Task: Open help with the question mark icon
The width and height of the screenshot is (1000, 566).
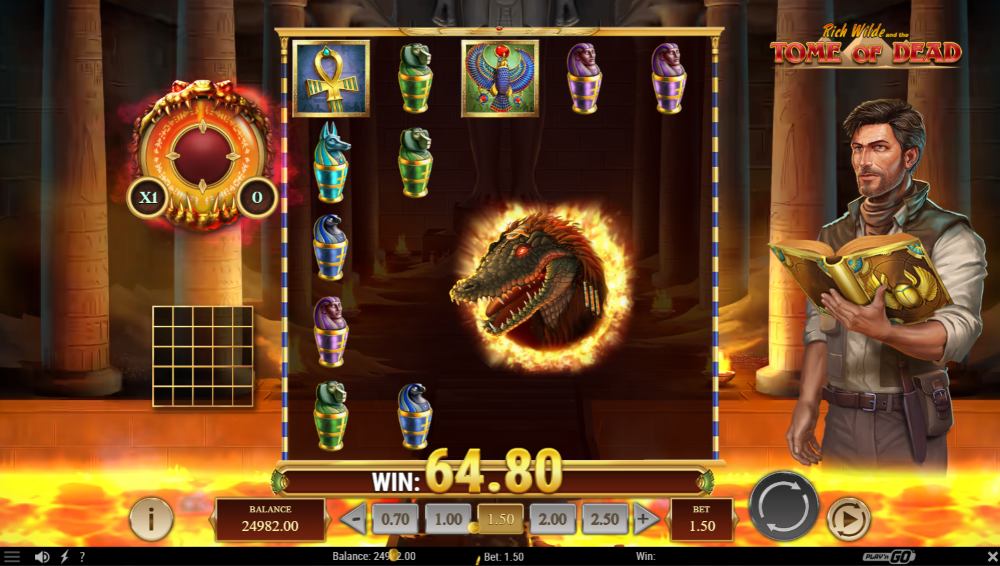Action: pyautogui.click(x=82, y=556)
